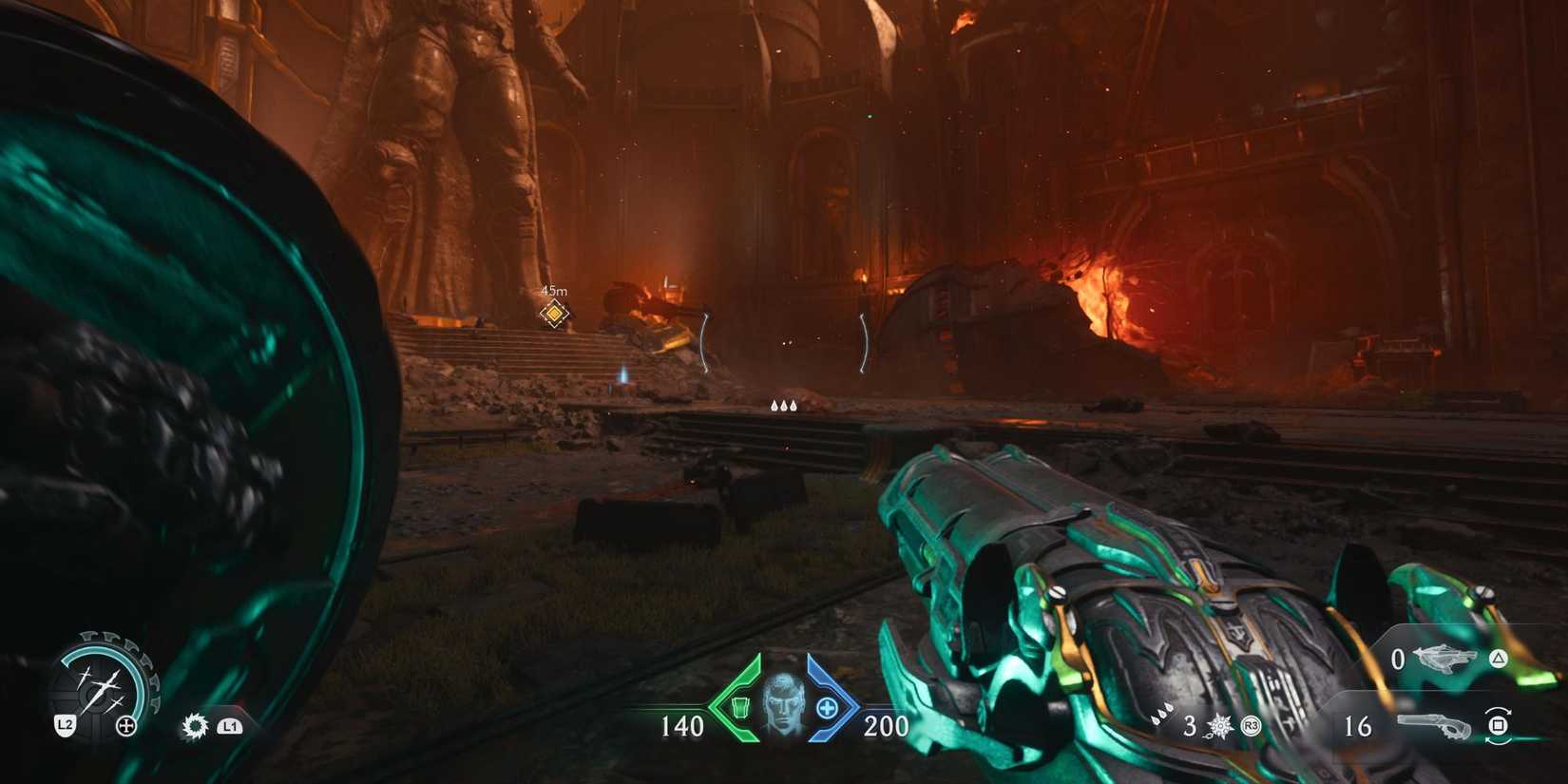The image size is (1568, 784).
Task: Click the glowing blue pickup near the stairs
Action: pos(622,380)
